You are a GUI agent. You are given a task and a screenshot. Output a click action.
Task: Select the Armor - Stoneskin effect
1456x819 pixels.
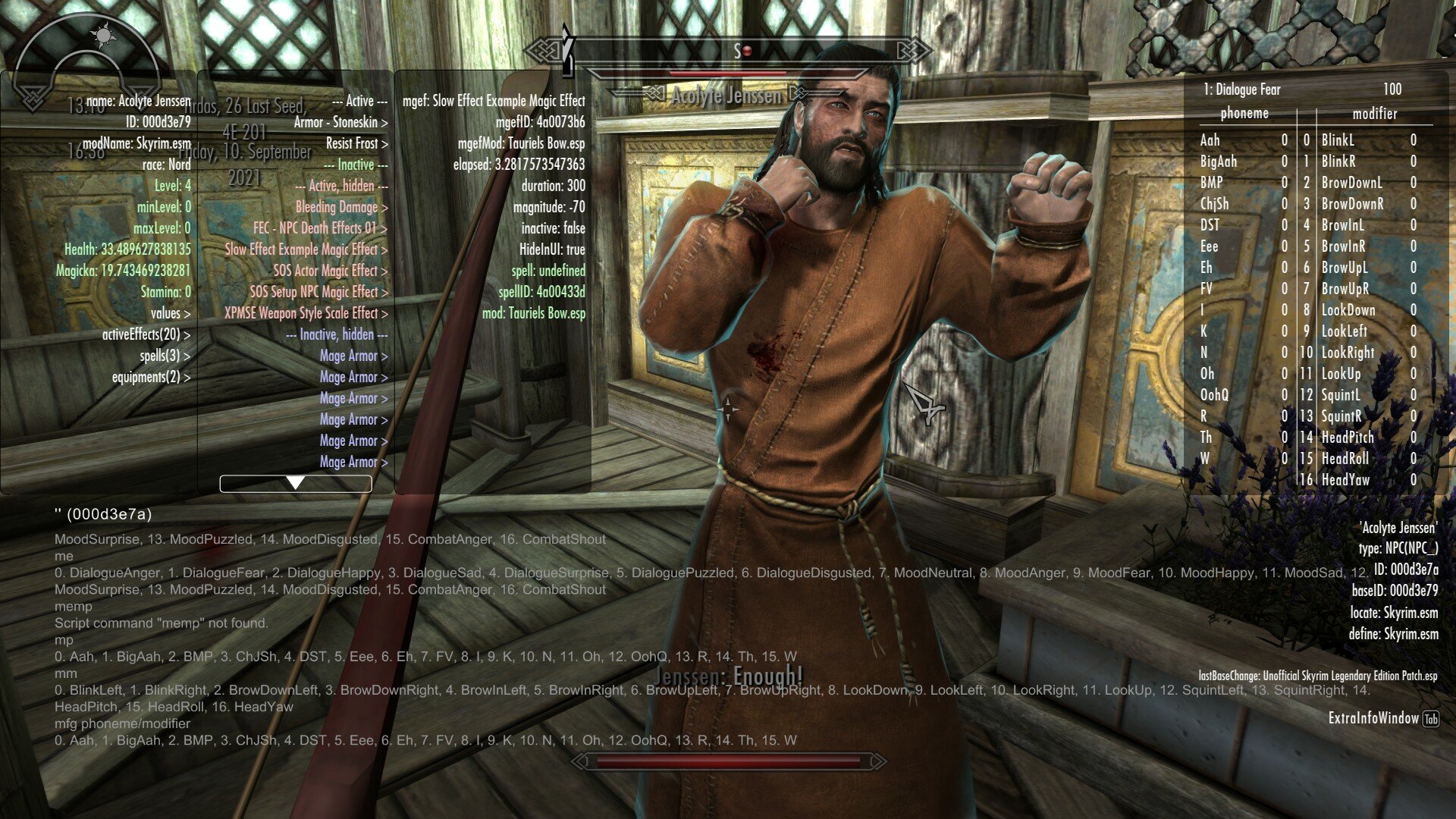pyautogui.click(x=340, y=122)
